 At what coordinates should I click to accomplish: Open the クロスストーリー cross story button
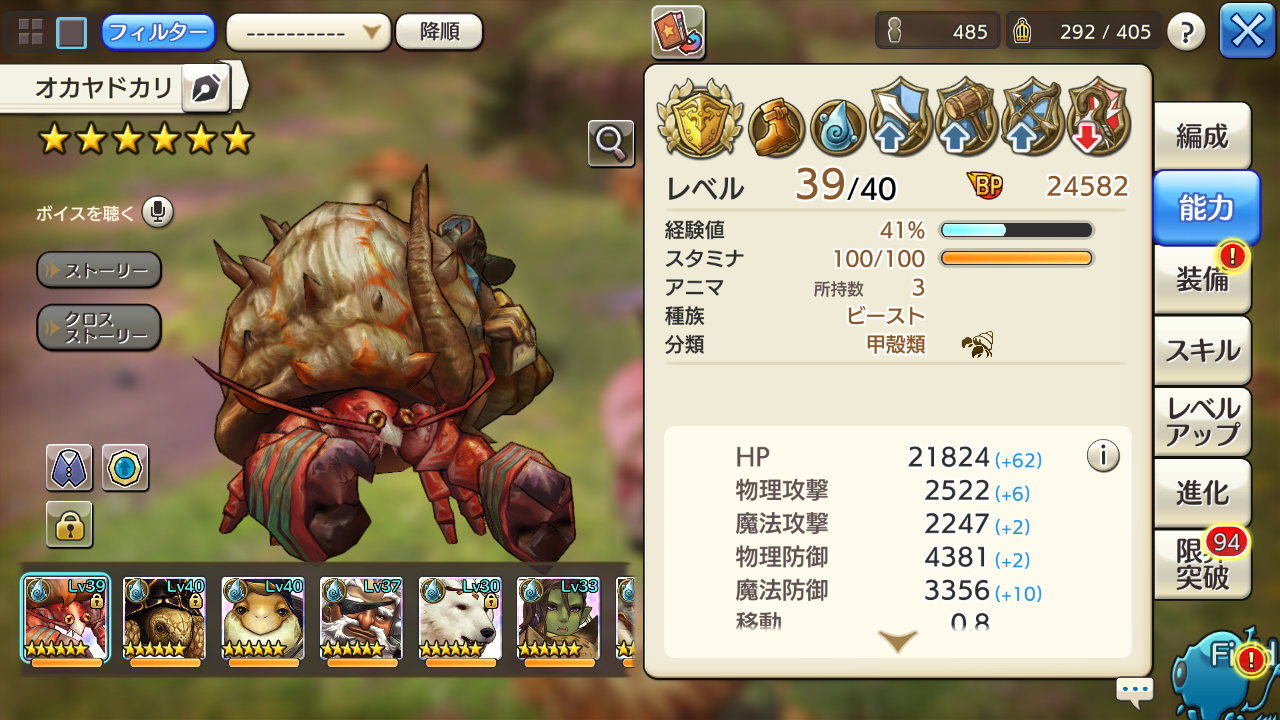(x=99, y=327)
